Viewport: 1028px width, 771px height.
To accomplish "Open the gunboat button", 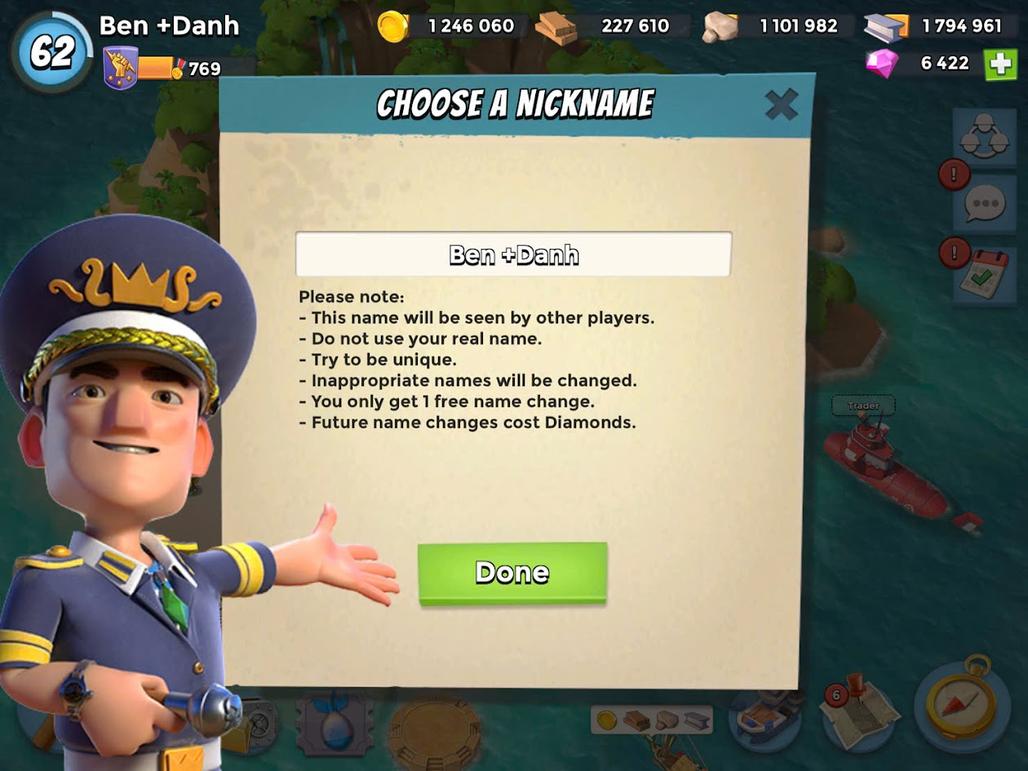I will [x=766, y=717].
